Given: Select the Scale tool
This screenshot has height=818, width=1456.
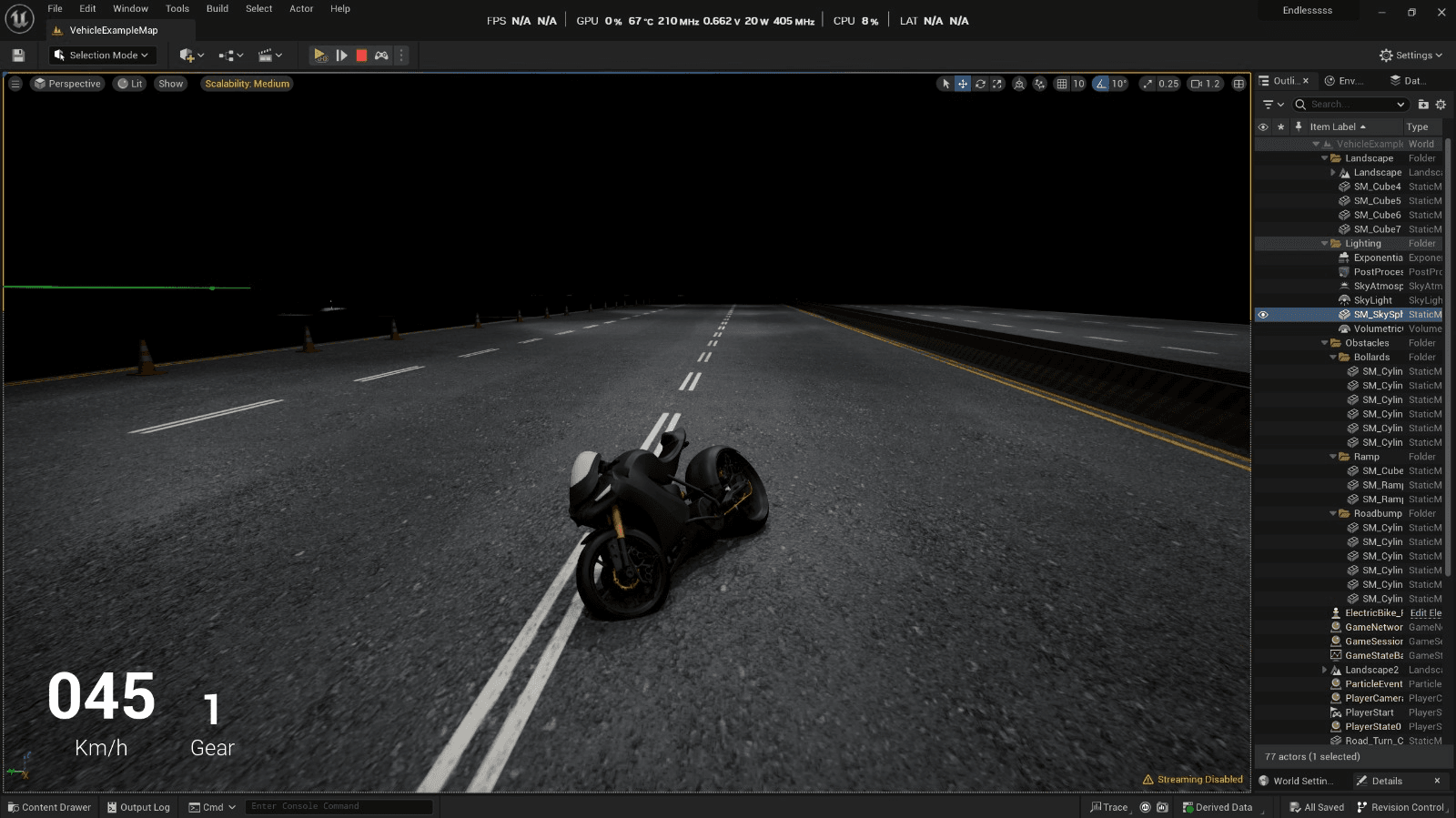Looking at the screenshot, I should tap(997, 83).
